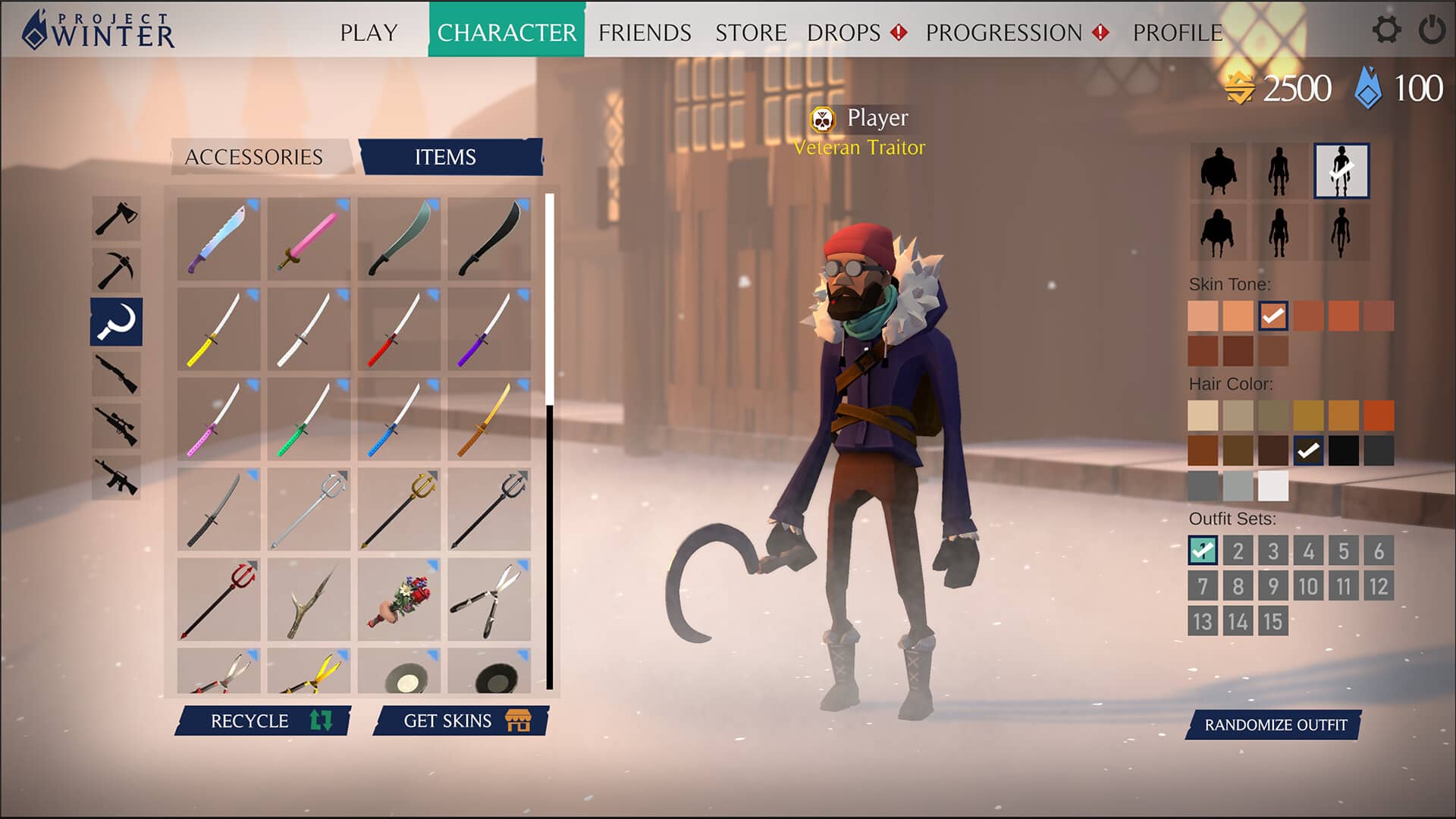Click the power quit icon
Image resolution: width=1456 pixels, height=819 pixels.
pyautogui.click(x=1432, y=30)
